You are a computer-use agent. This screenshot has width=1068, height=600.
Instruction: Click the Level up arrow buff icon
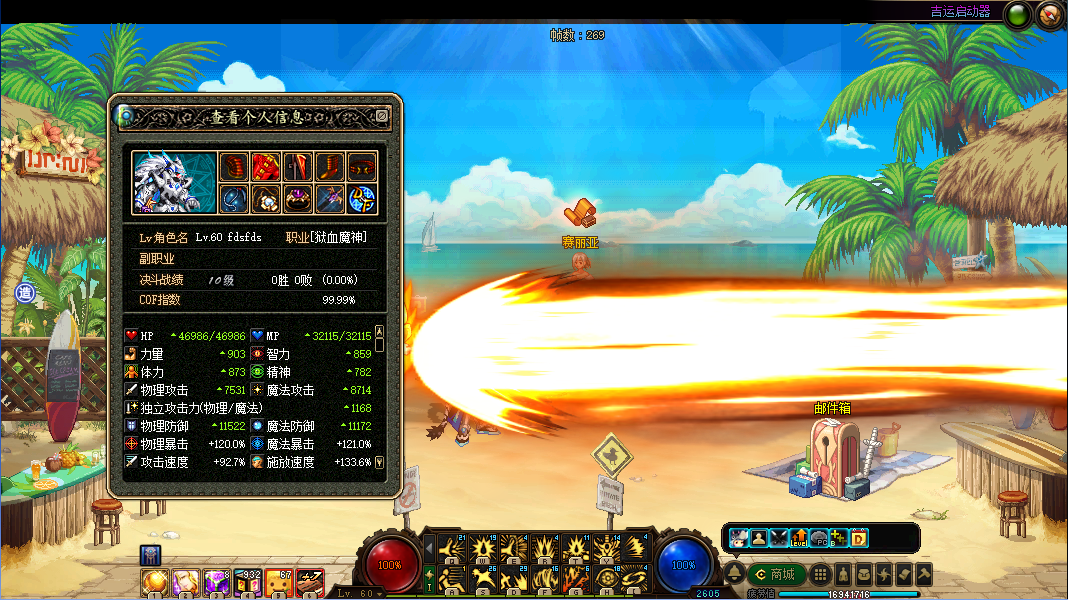[799, 538]
